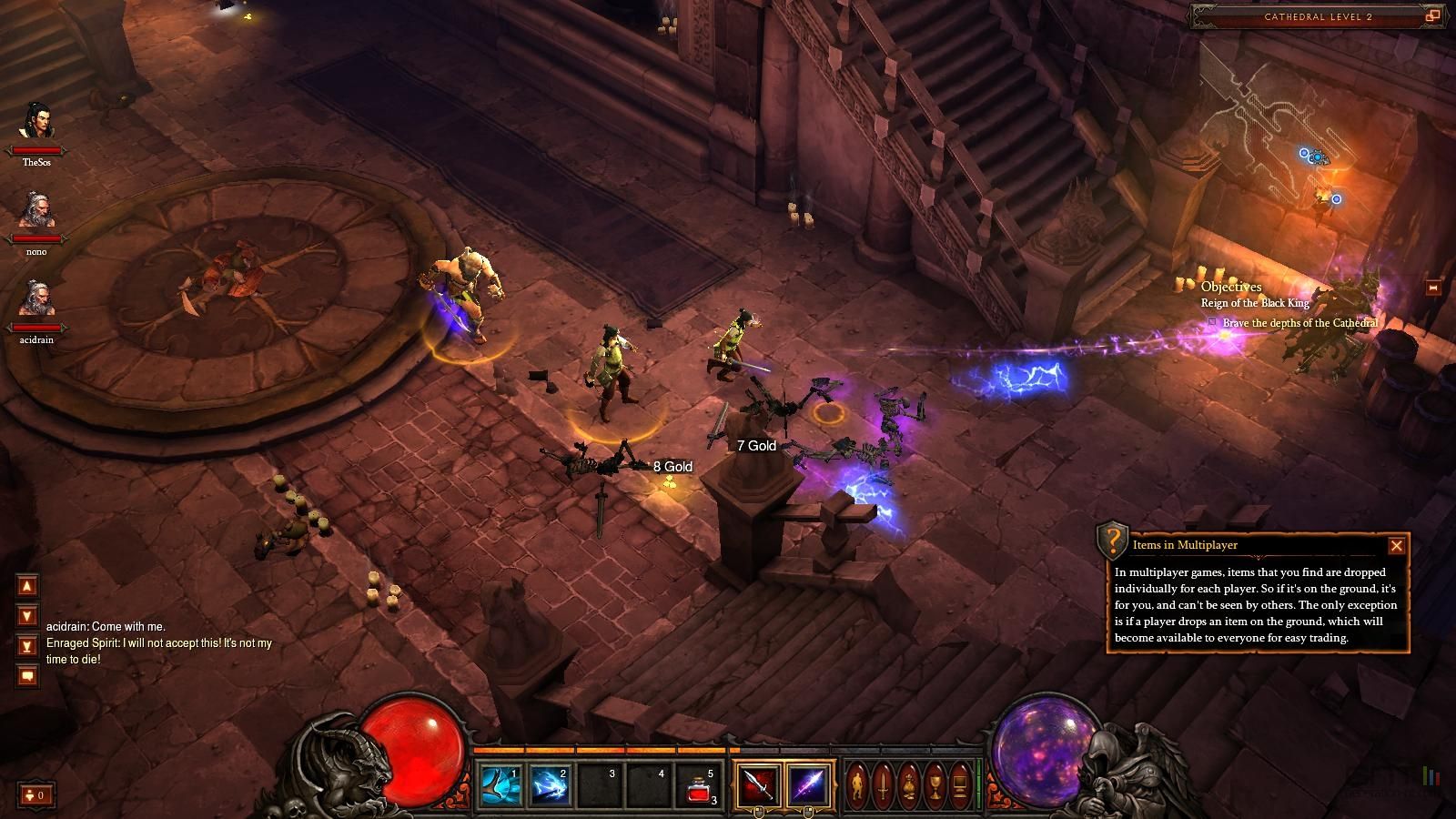This screenshot has width=1456, height=819.
Task: Open the game menu with the screen icon
Action: tap(960, 784)
